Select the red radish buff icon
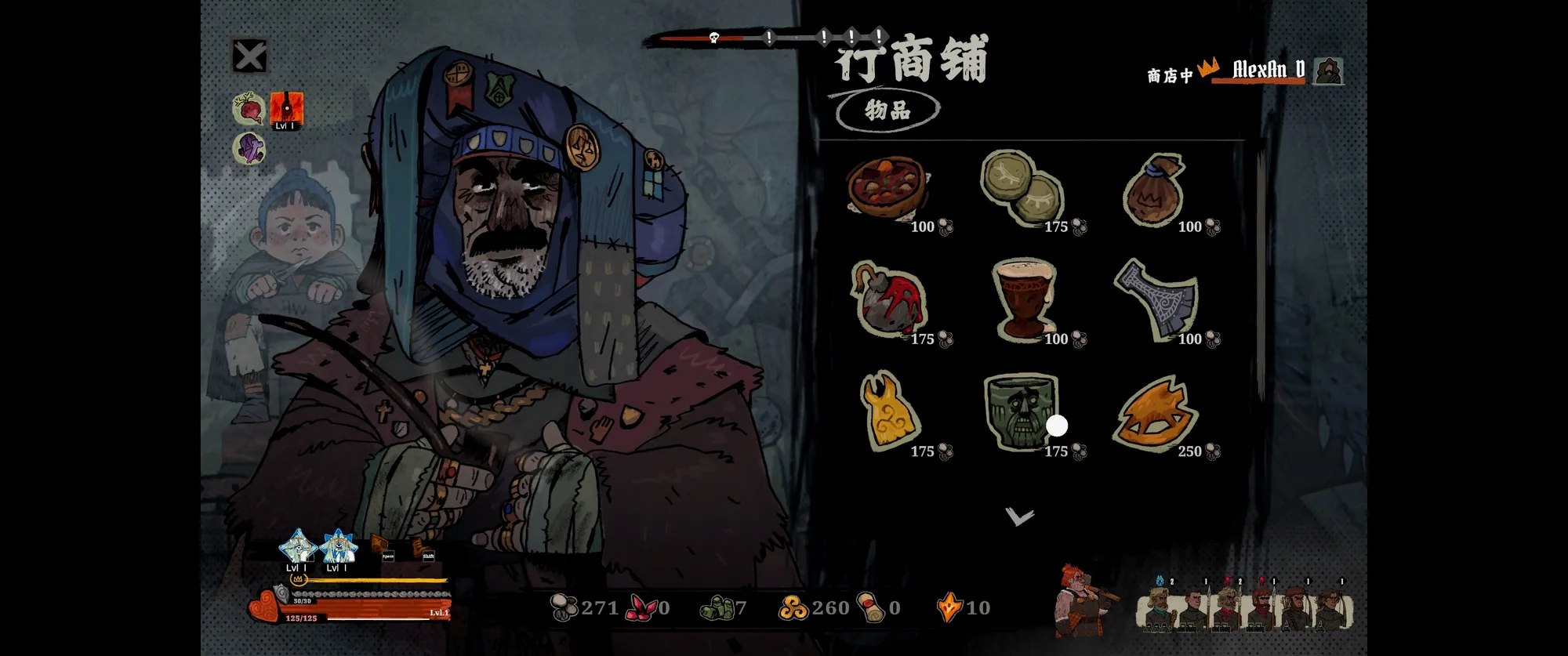Screen dimensions: 1568x656 click(249, 109)
